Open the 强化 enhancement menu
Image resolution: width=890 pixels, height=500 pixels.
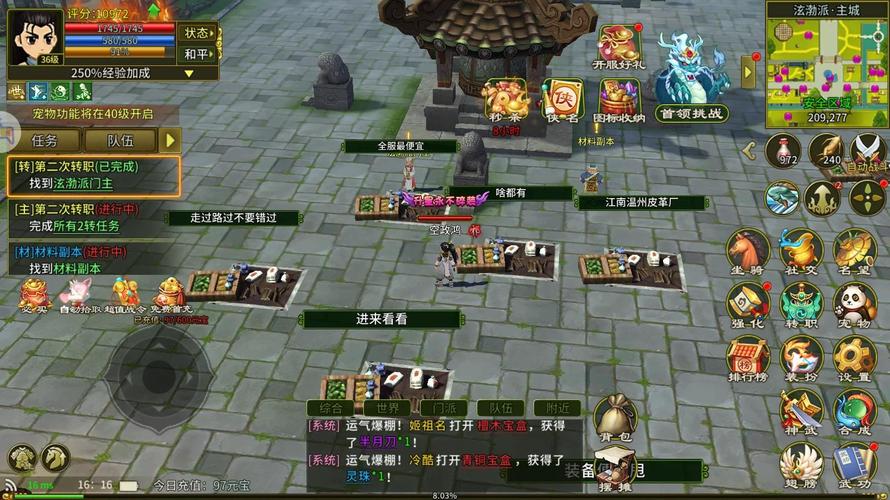[746, 303]
